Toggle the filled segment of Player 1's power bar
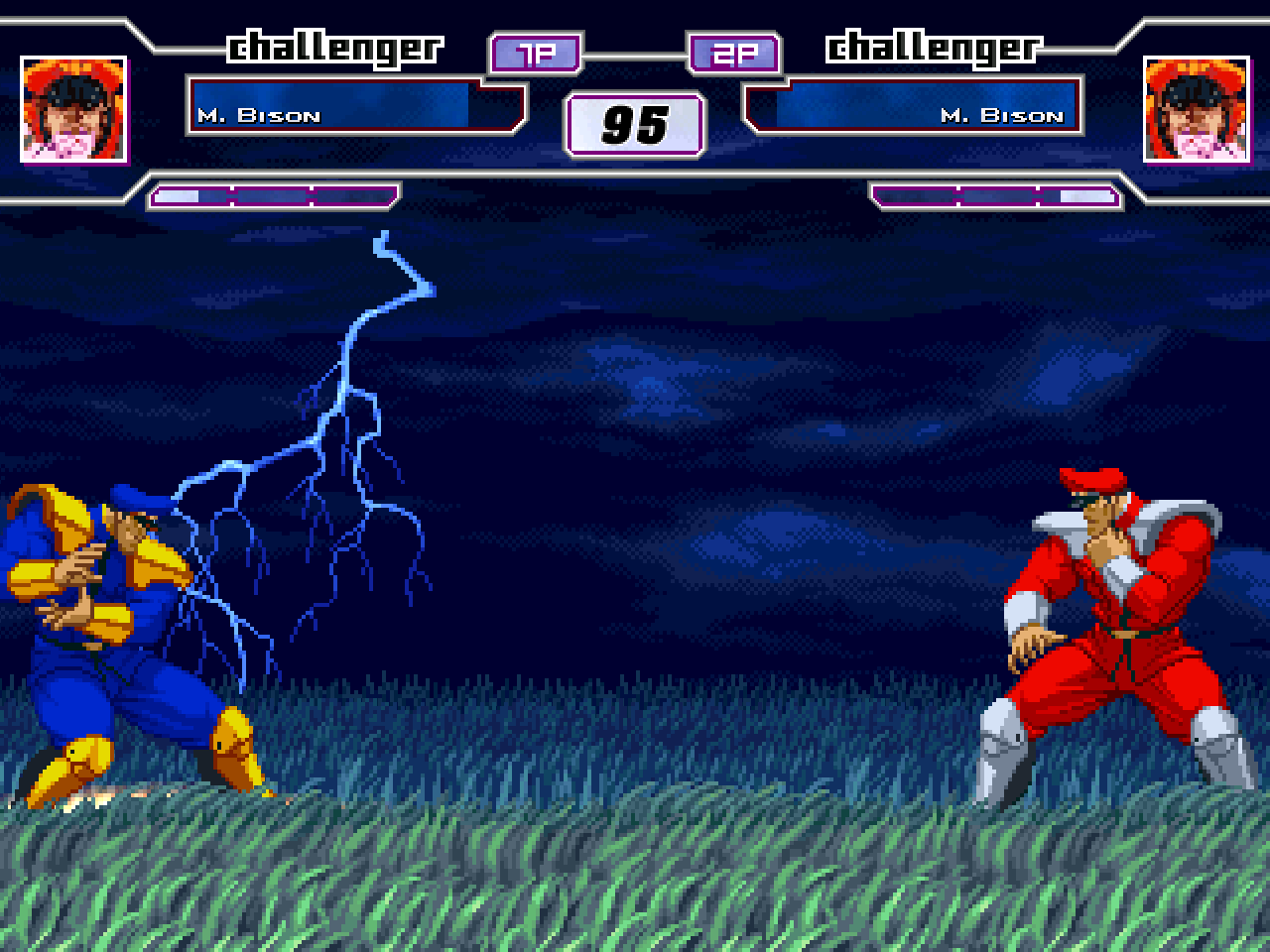 pos(177,195)
